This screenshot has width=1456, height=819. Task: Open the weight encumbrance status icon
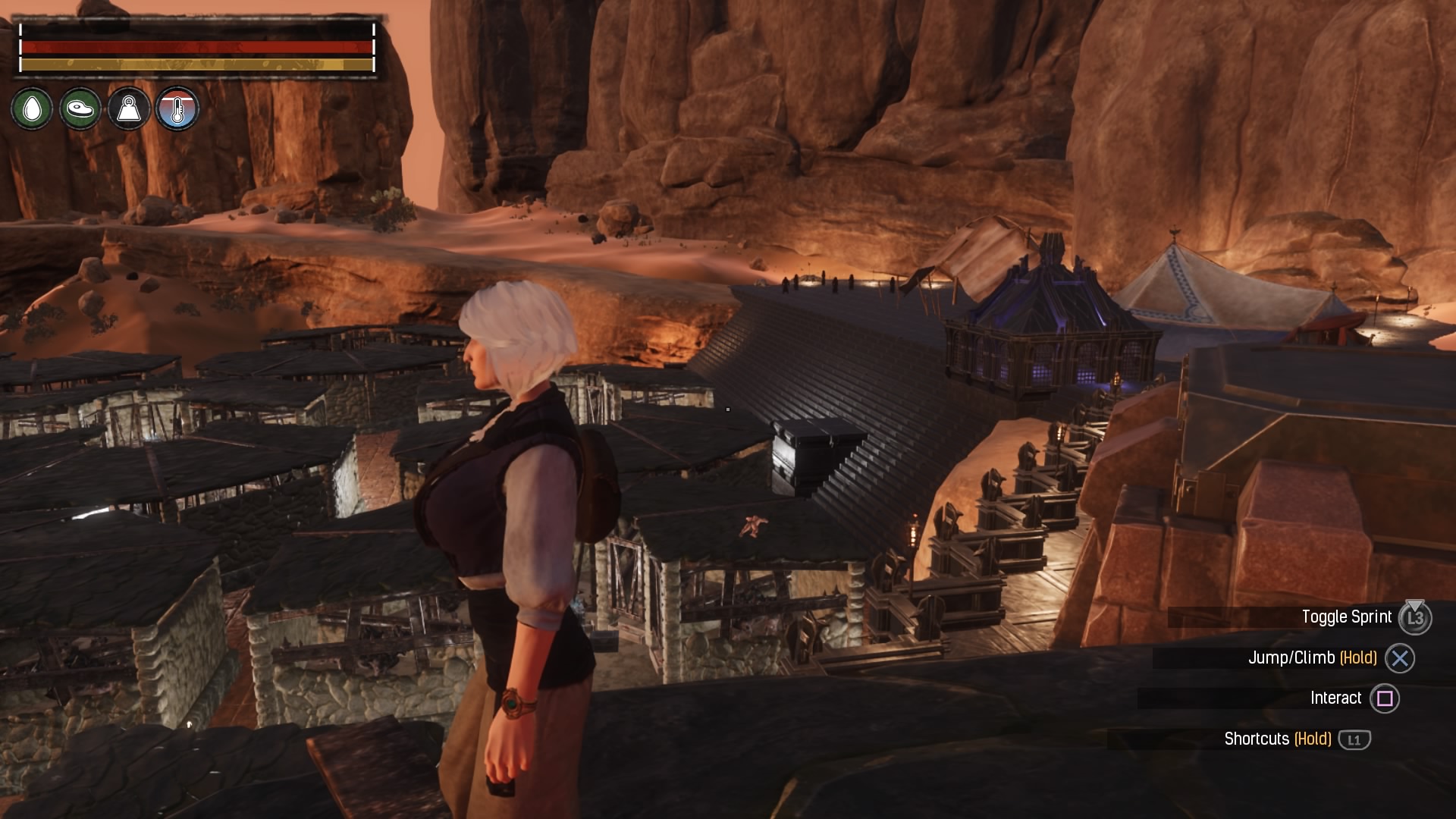coord(129,109)
